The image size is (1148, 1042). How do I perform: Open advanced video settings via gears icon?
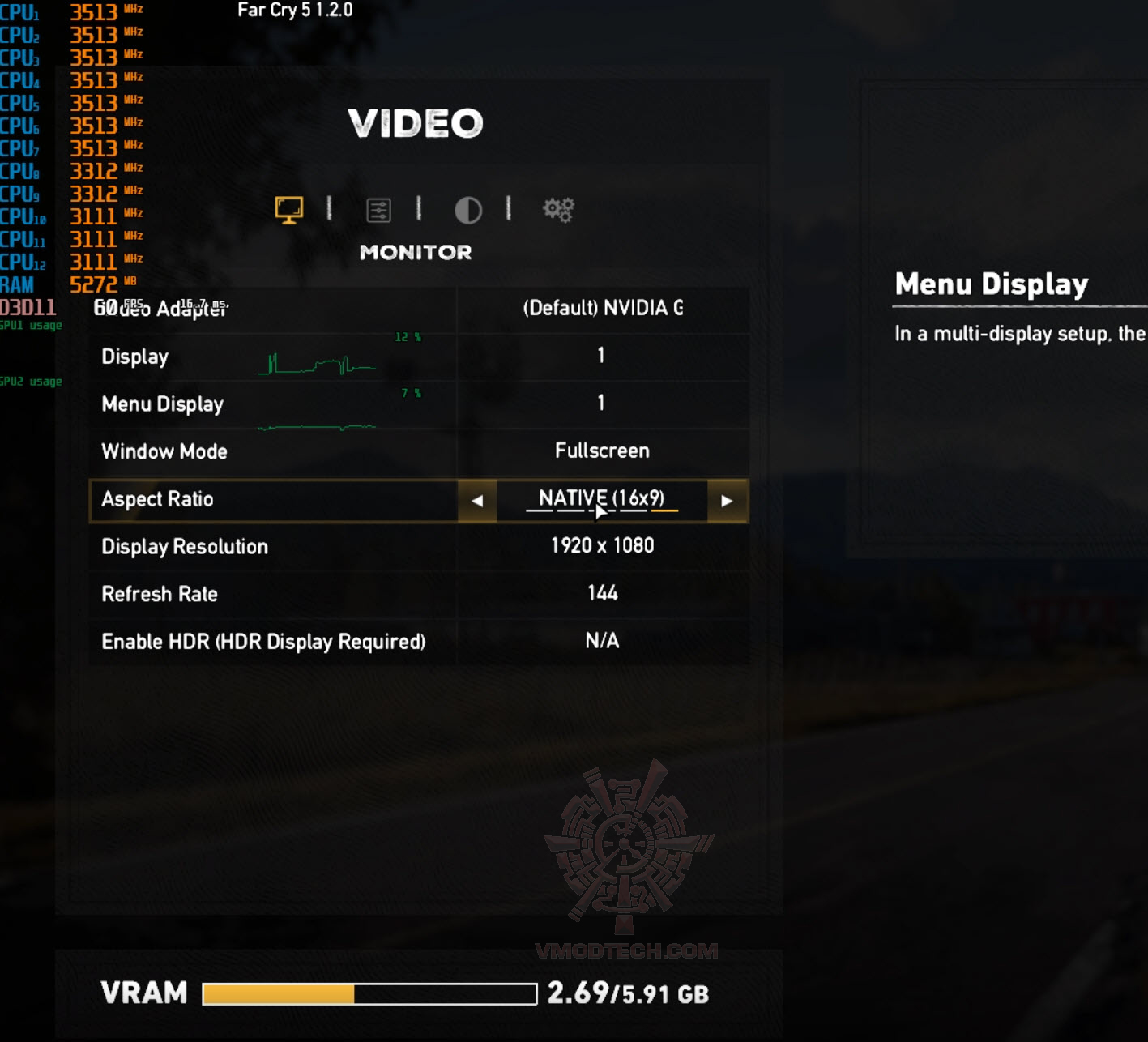pyautogui.click(x=559, y=209)
